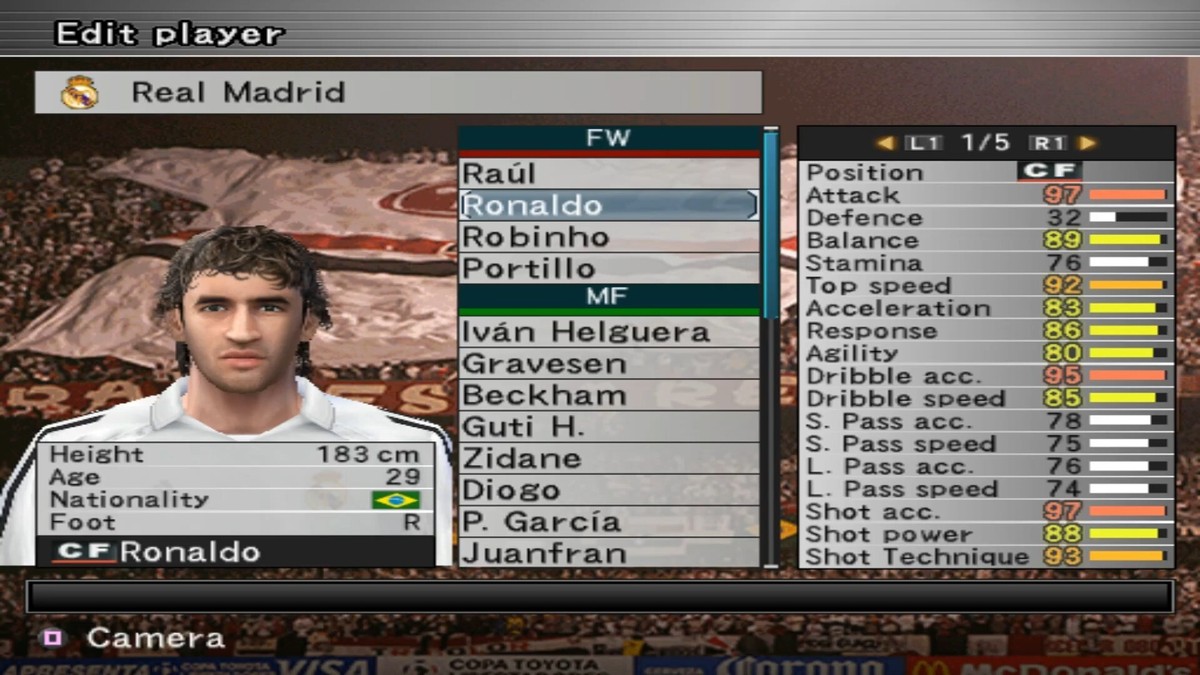Go to the next stats page arrow
Viewport: 1200px width, 675px height.
pos(1087,143)
